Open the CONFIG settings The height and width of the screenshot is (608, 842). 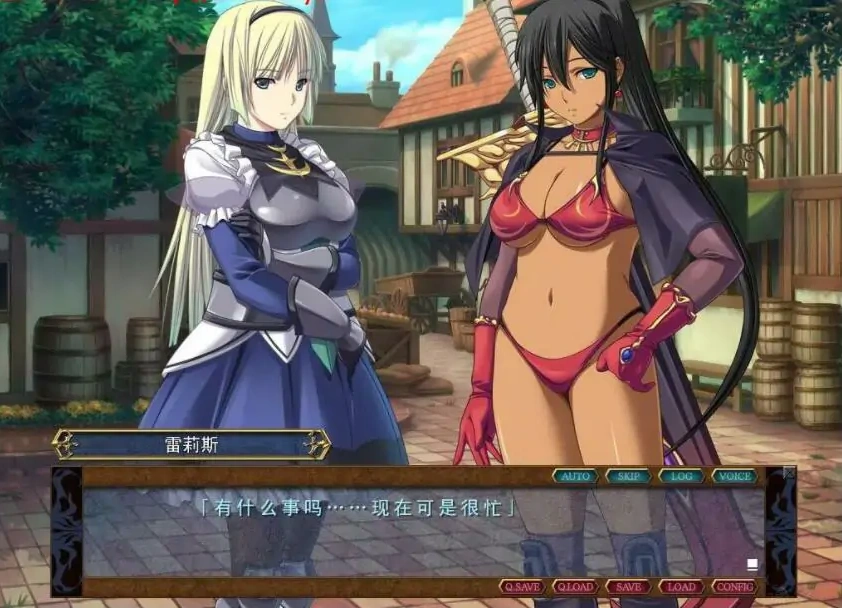click(735, 587)
